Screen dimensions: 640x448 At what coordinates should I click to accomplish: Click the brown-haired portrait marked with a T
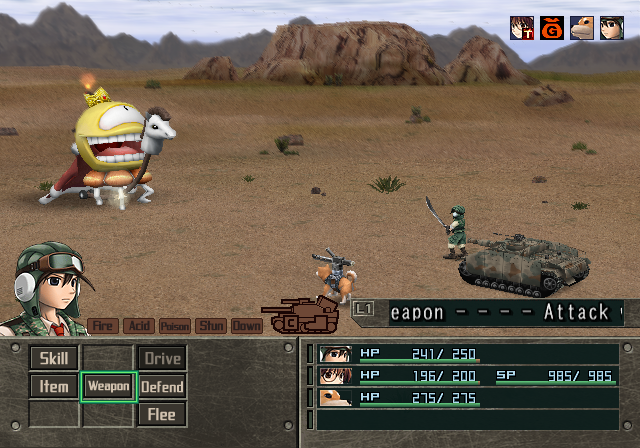tap(522, 28)
